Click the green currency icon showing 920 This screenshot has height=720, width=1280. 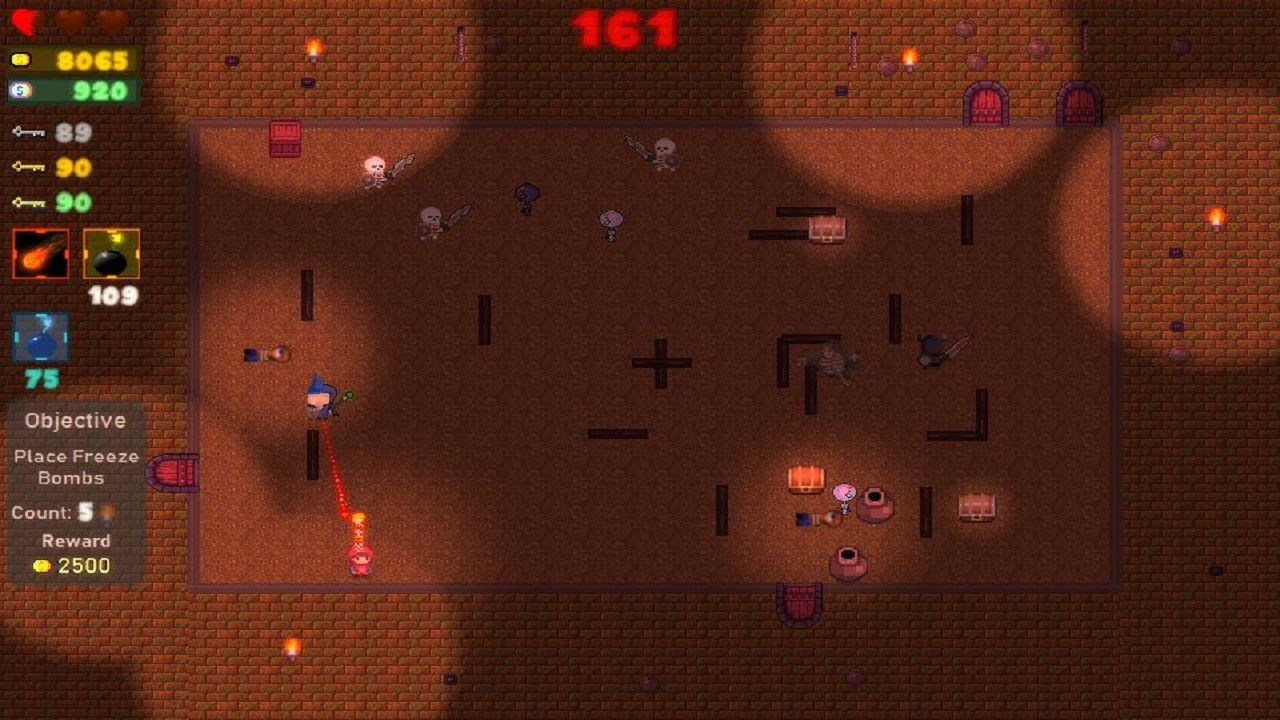click(x=20, y=91)
